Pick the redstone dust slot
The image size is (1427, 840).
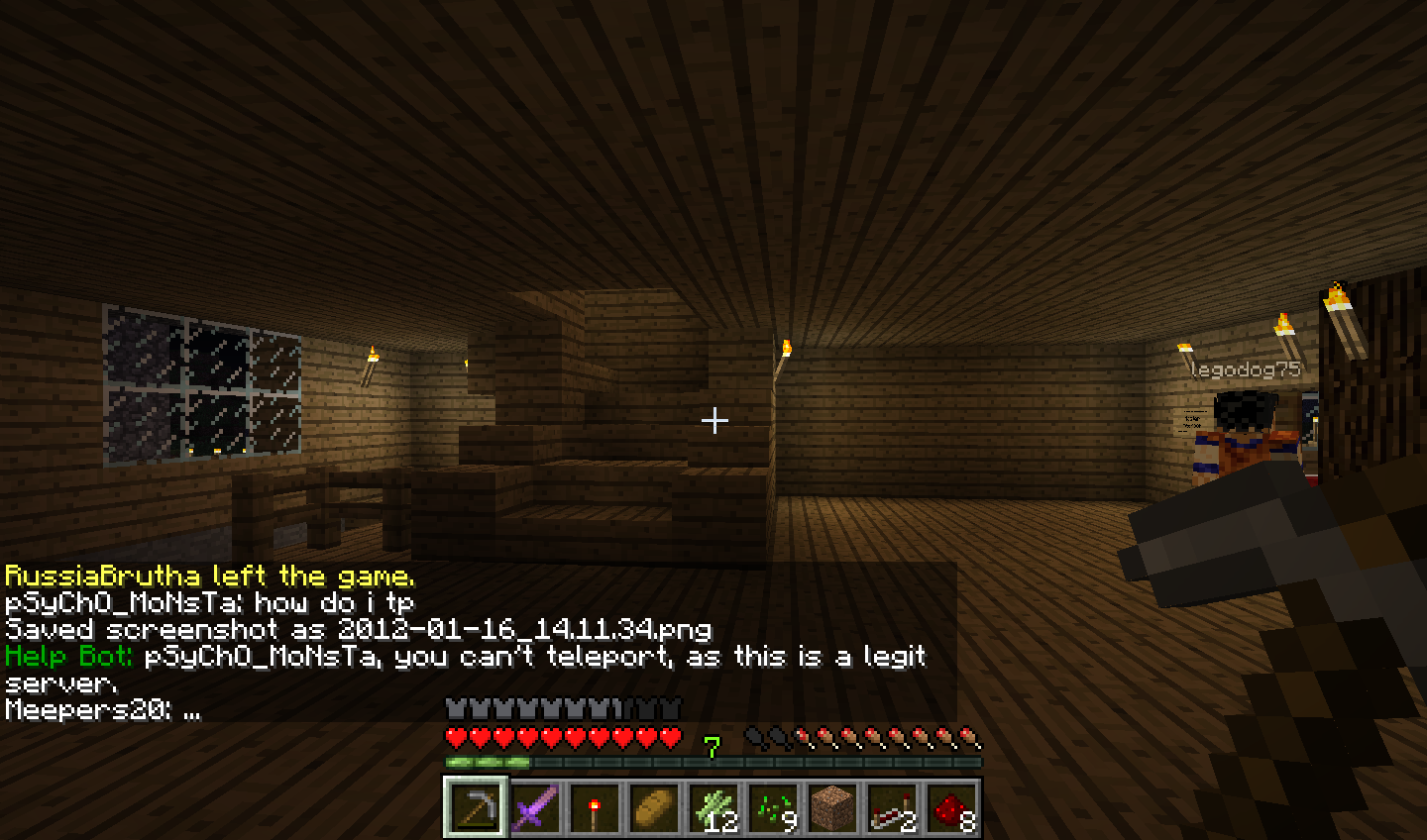952,807
